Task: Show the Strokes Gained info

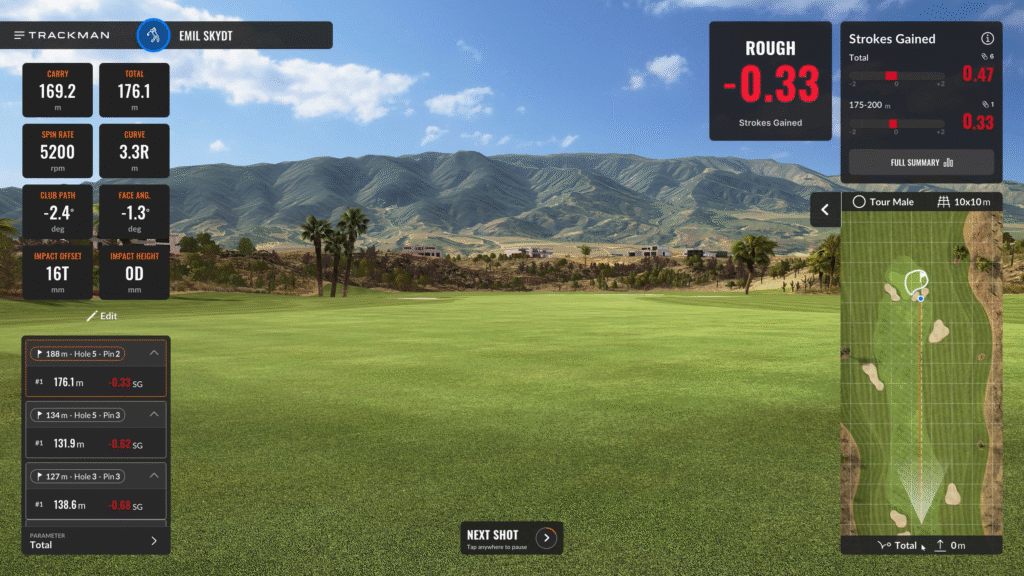Action: pyautogui.click(x=987, y=39)
